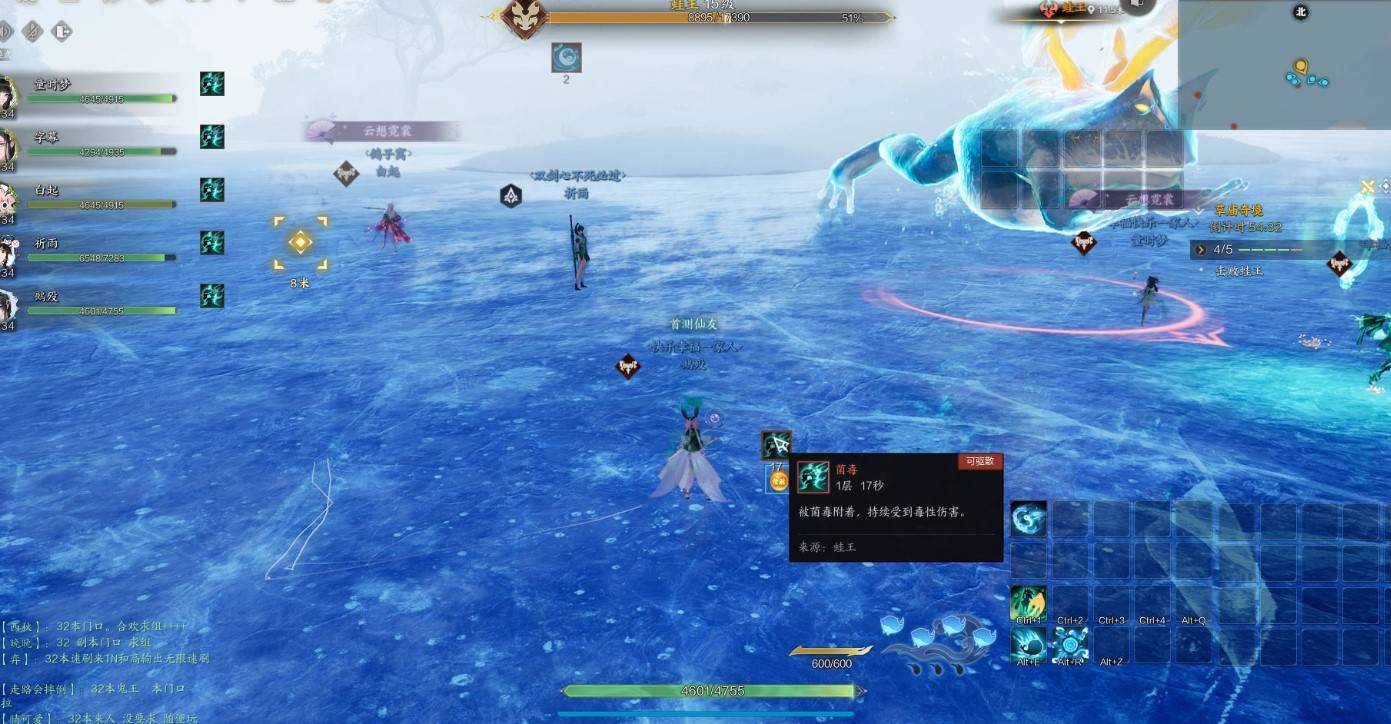Click the orange buff icon under the poison debuff
This screenshot has height=724, width=1391.
pyautogui.click(x=777, y=480)
